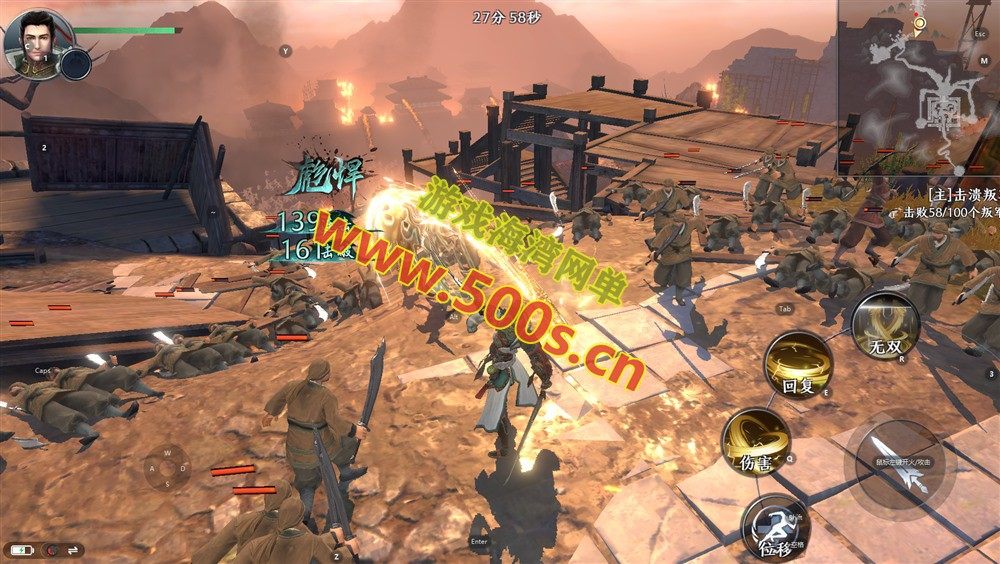The image size is (1000, 564).
Task: Activate the 无双 musou skill
Action: pyautogui.click(x=885, y=326)
